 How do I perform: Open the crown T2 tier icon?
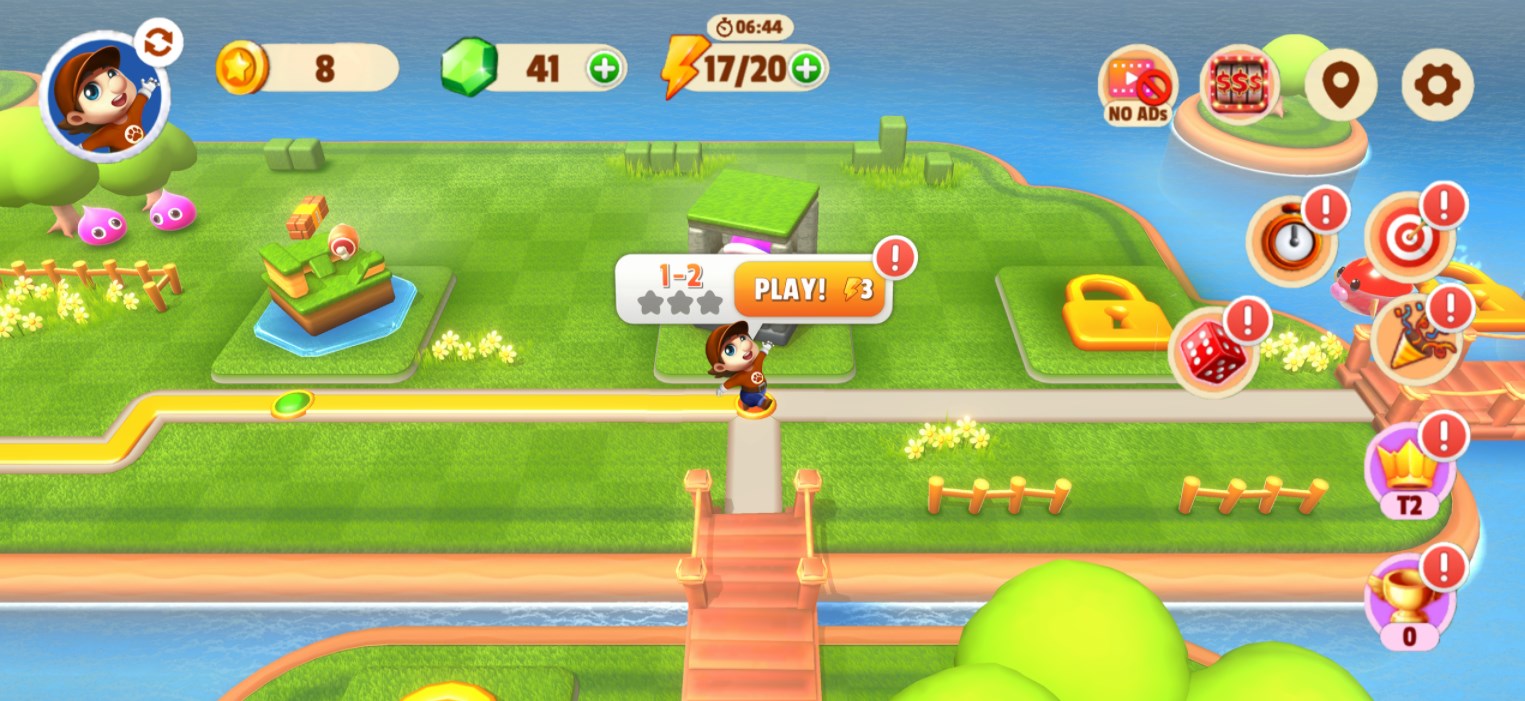[x=1408, y=469]
